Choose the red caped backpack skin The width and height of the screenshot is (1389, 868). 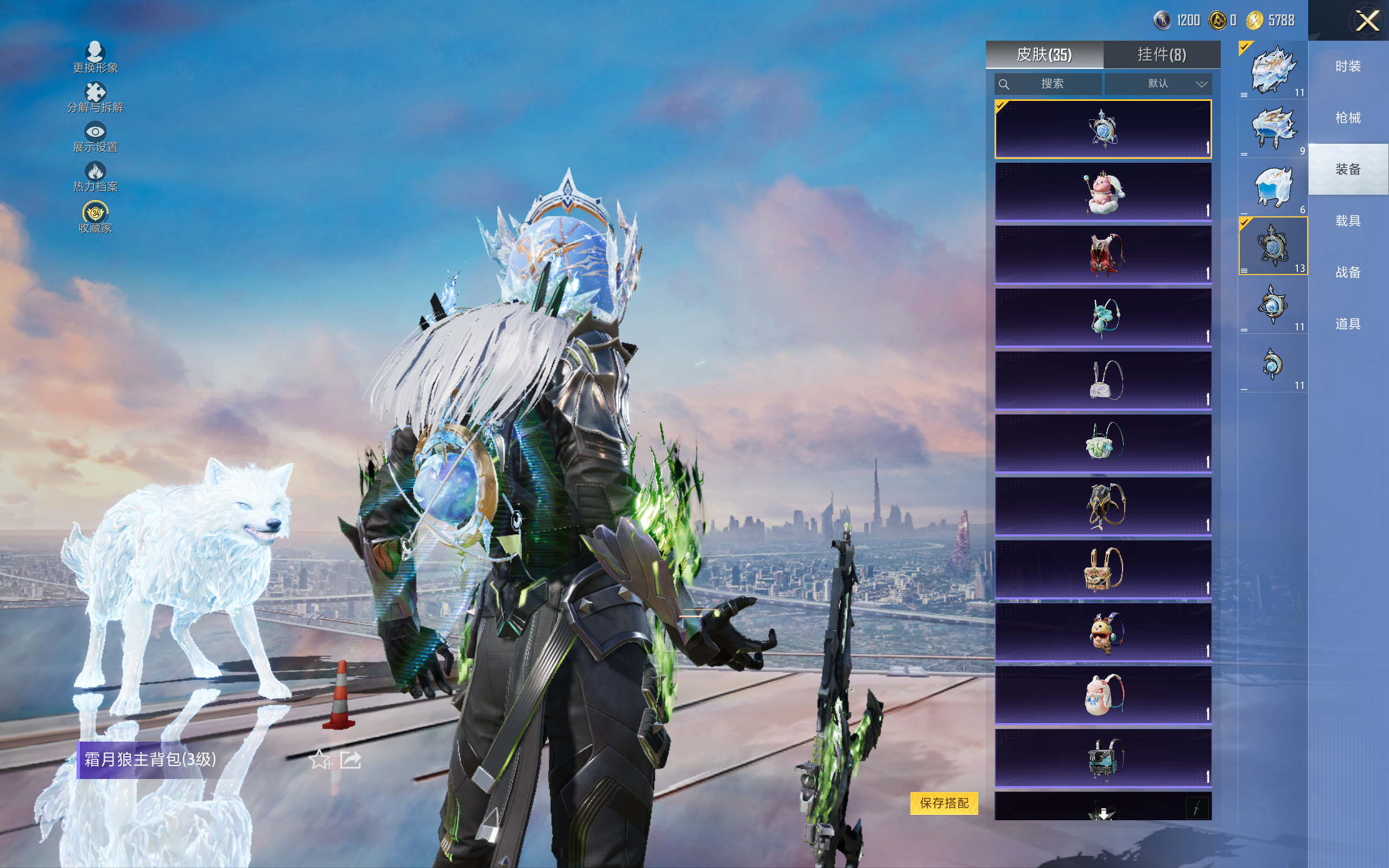pos(1103,254)
